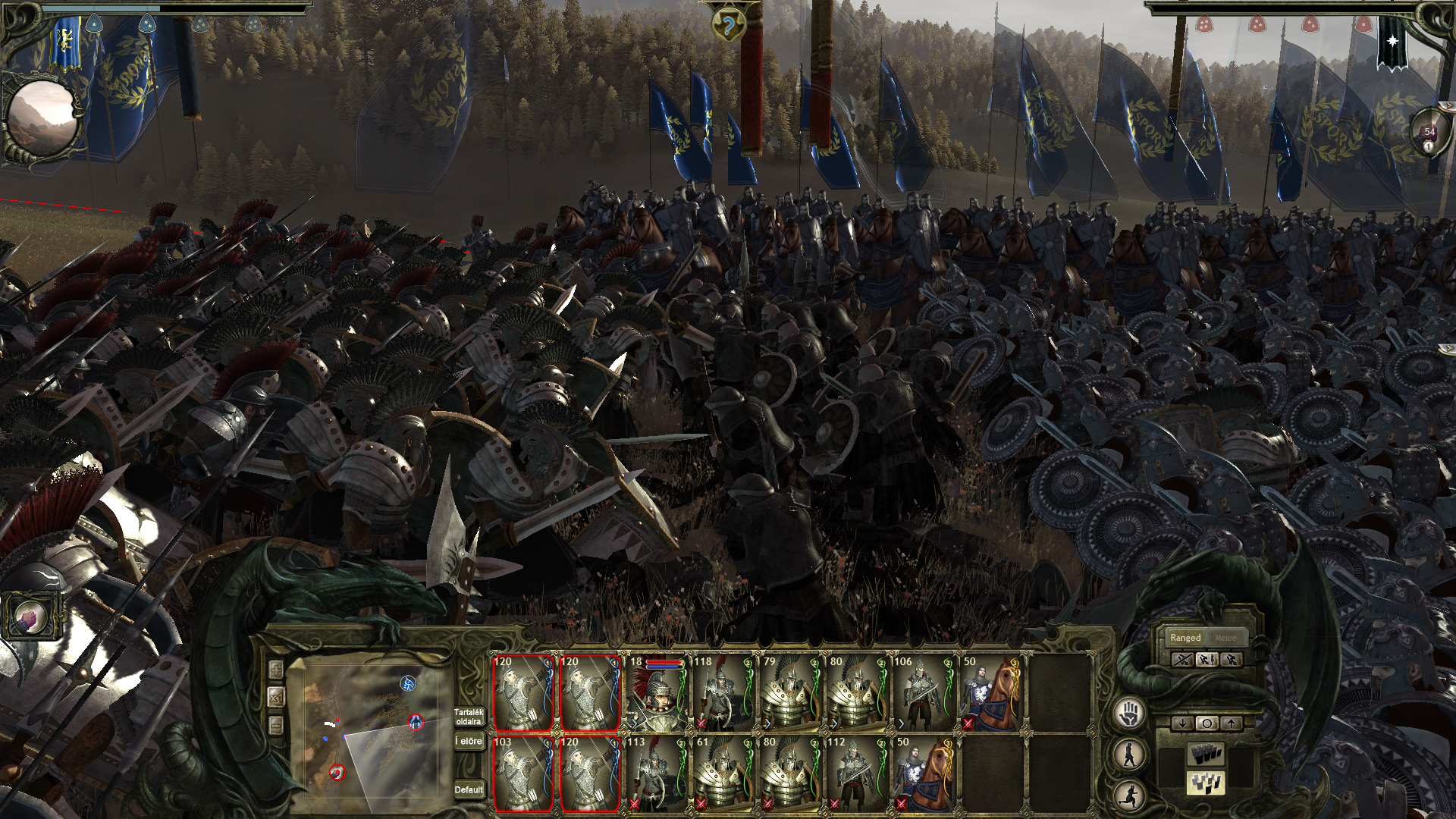Switch to the Melee tab

(x=1225, y=638)
